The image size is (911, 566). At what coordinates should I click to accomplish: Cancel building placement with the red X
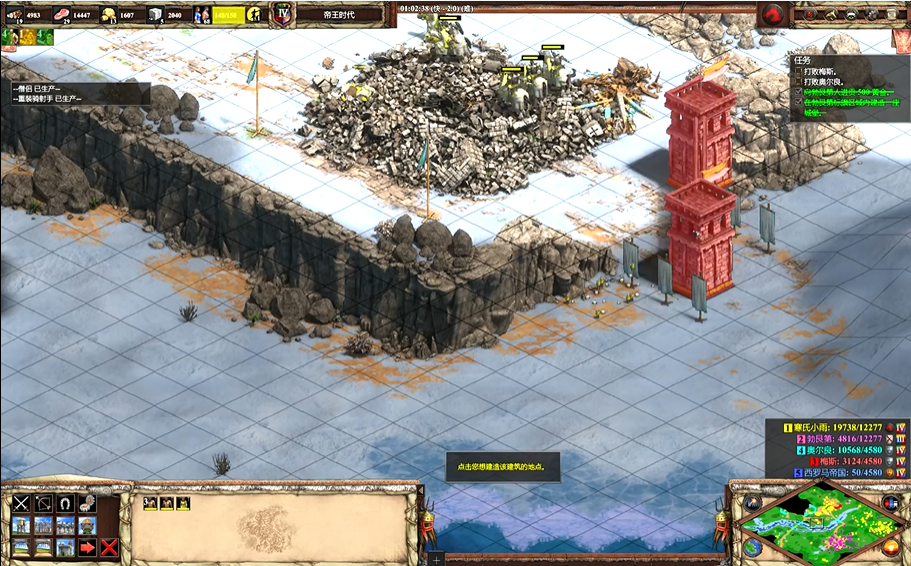[109, 547]
